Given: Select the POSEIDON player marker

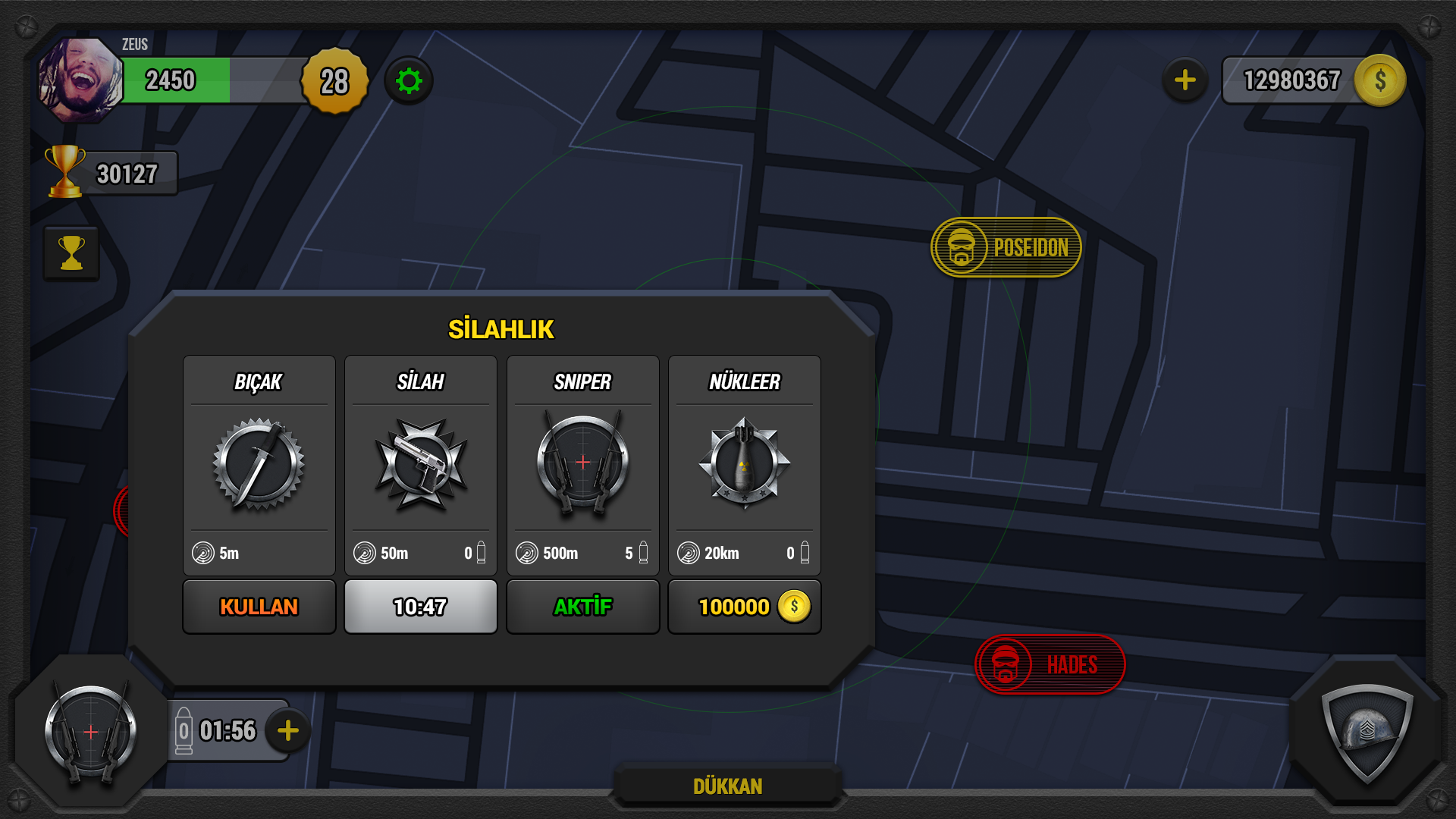Looking at the screenshot, I should pyautogui.click(x=1006, y=248).
